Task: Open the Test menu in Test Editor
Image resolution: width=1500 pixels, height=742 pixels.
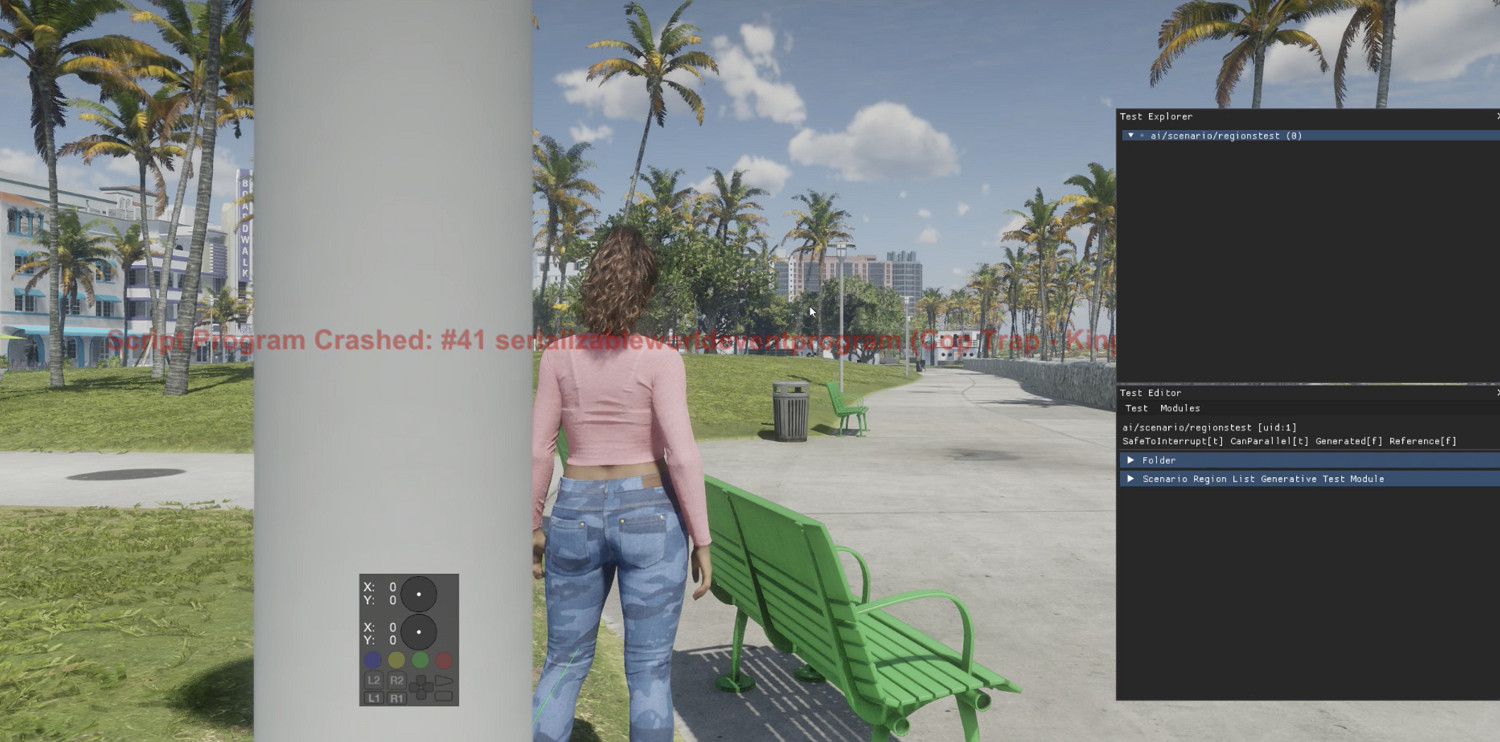Action: [1136, 408]
